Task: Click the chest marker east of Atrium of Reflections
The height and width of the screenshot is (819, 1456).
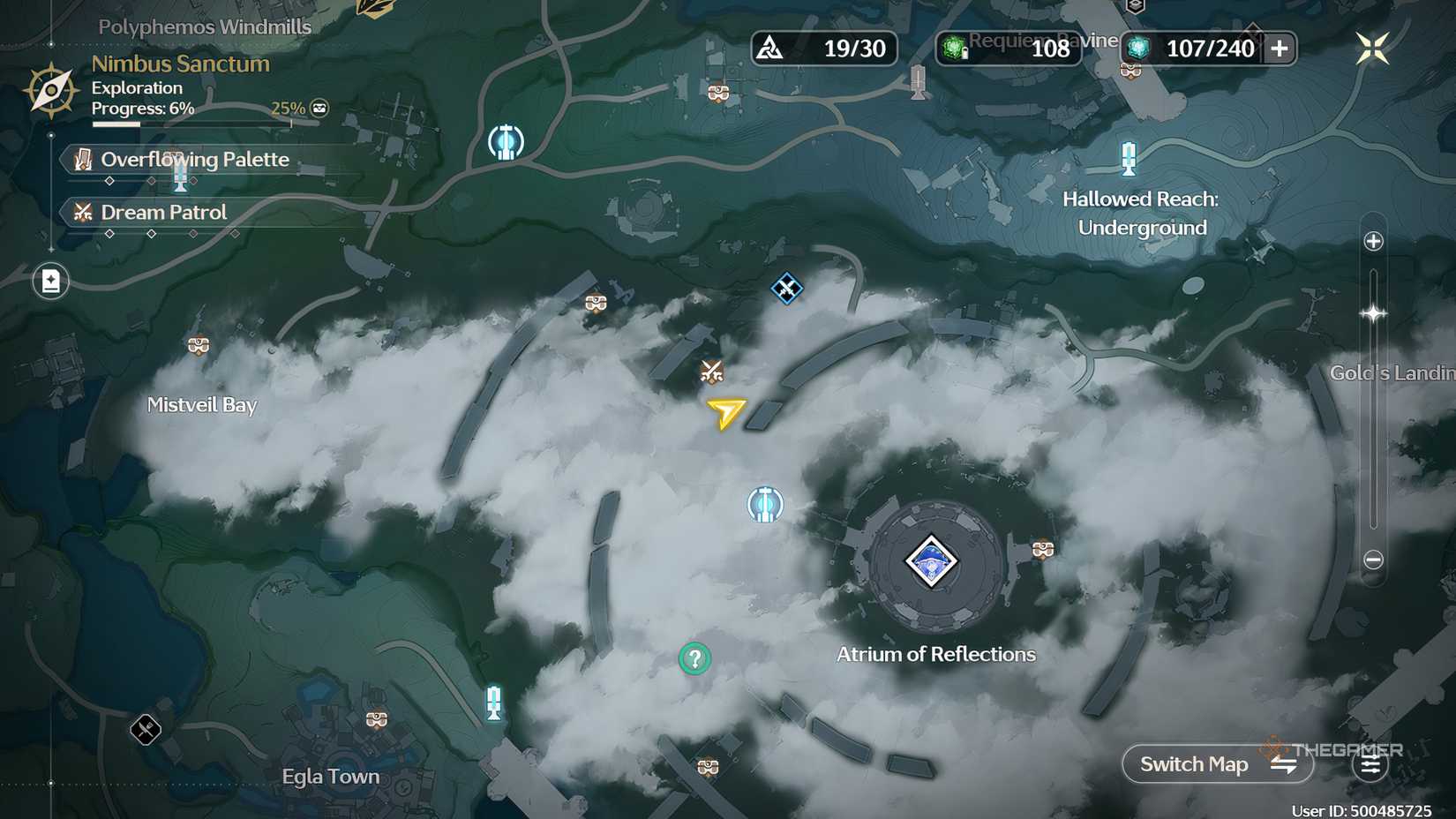Action: [1044, 551]
